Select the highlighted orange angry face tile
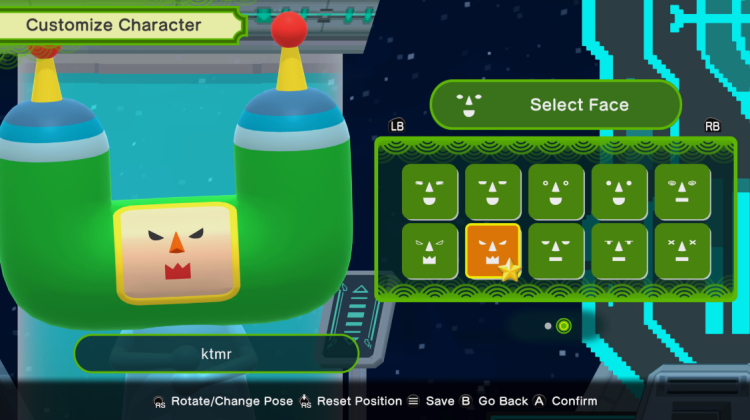This screenshot has width=750, height=420. 492,251
